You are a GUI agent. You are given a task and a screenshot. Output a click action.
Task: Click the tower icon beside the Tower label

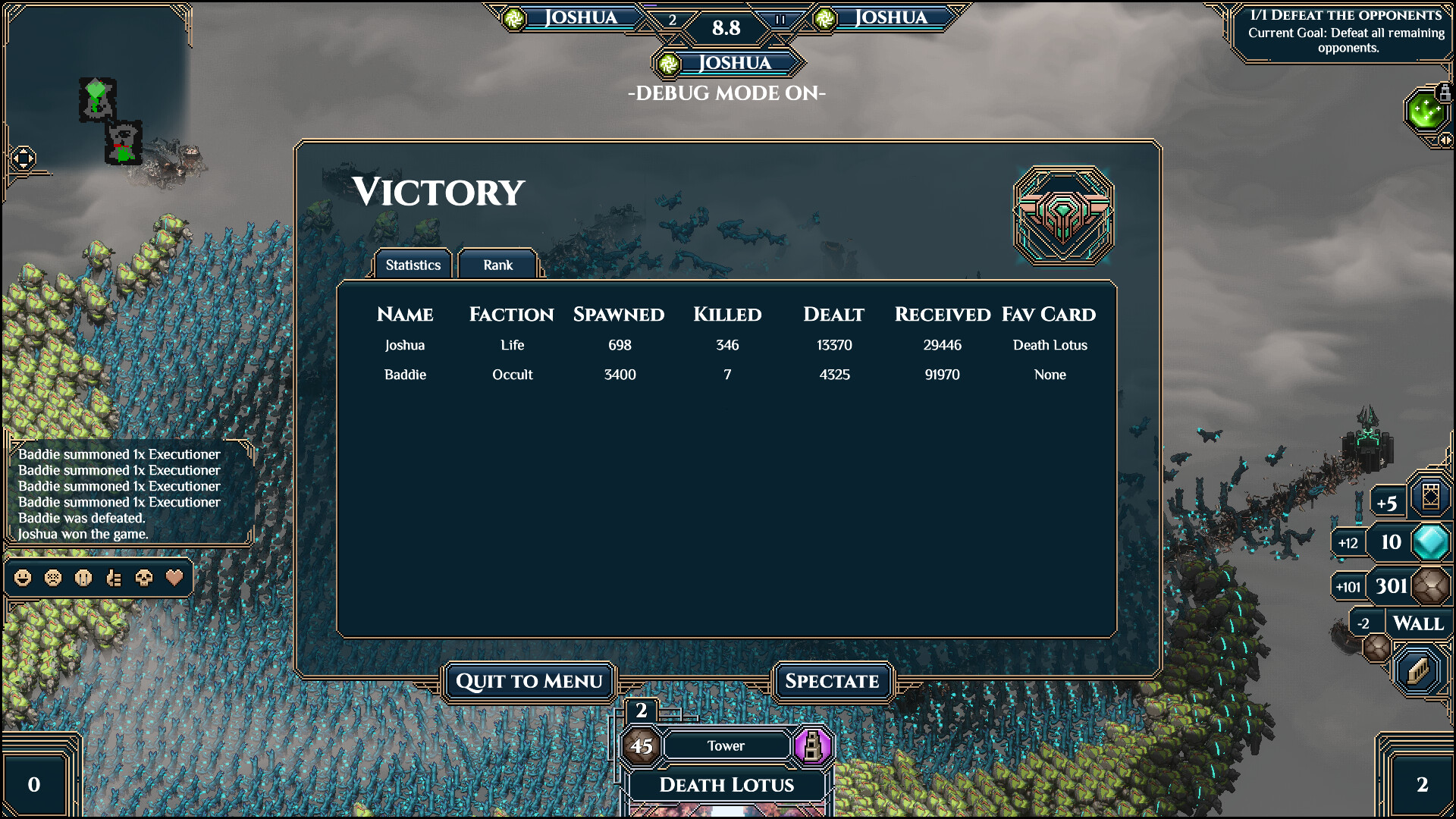[814, 745]
